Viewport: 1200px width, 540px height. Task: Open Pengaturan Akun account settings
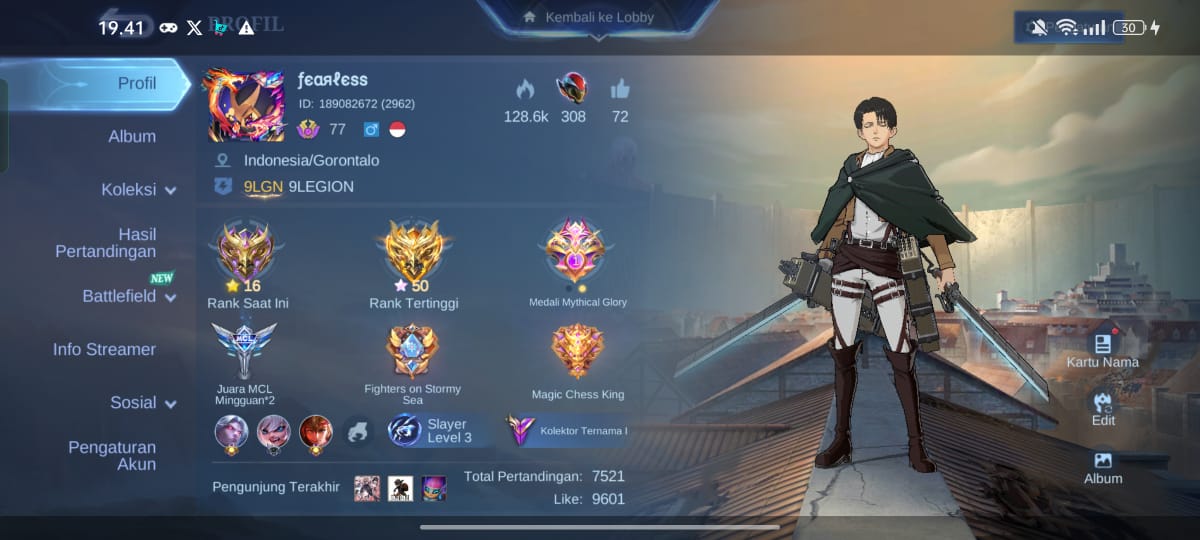(112, 455)
